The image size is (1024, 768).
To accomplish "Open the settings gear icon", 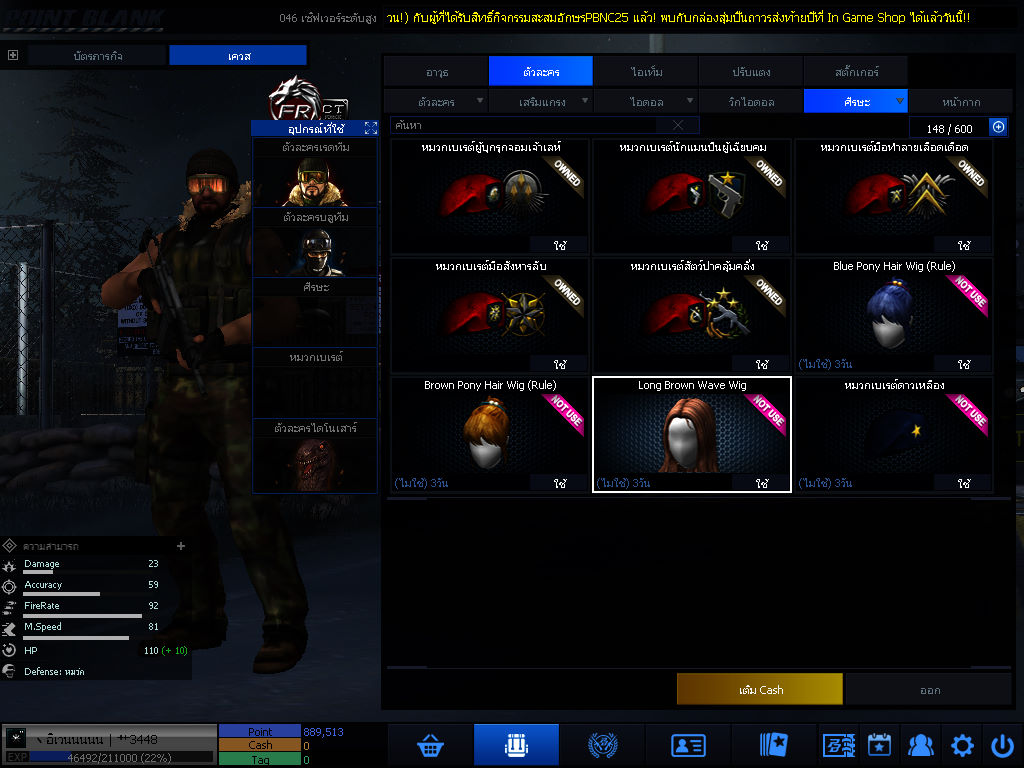I will click(962, 745).
